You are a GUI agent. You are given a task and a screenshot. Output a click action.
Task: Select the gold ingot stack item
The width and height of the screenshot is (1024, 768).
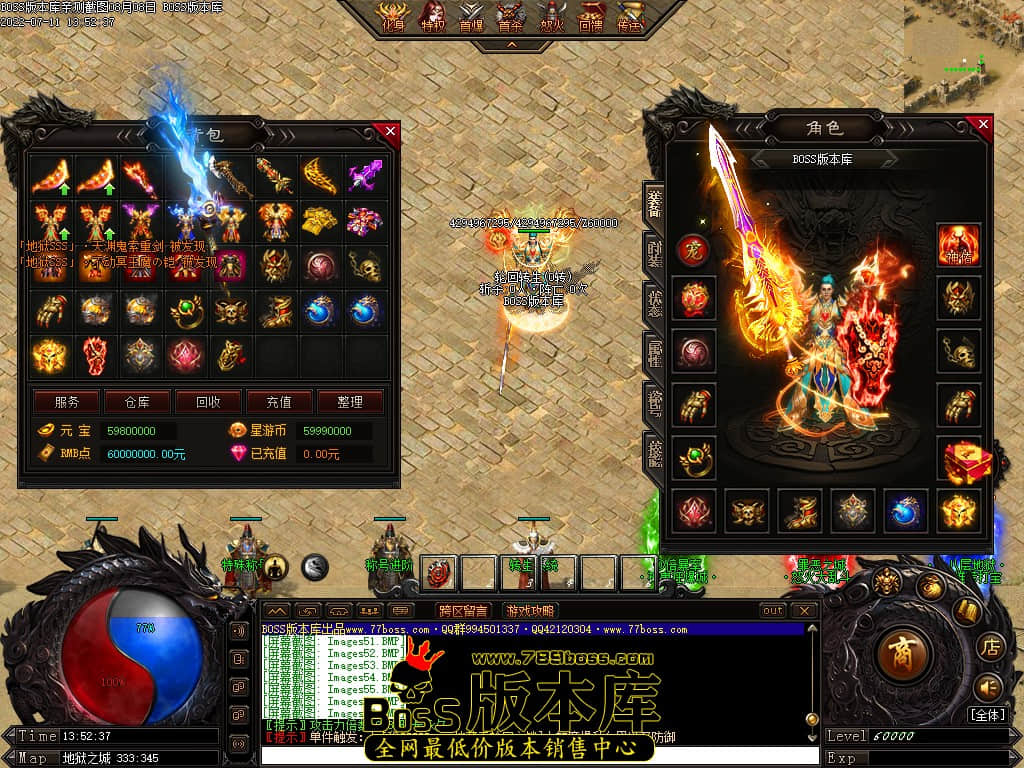pyautogui.click(x=319, y=220)
